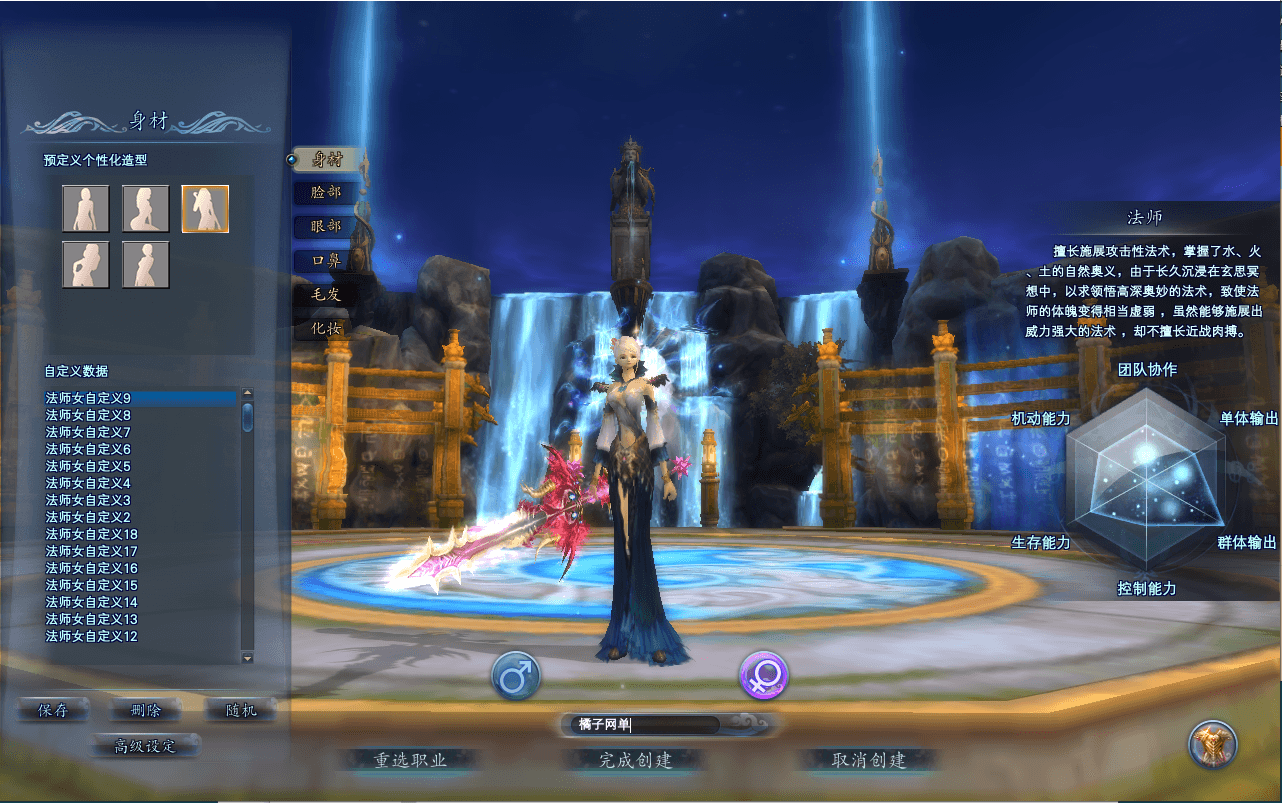Screen dimensions: 1282x803
Task: Click the 随机 (Random) button
Action: [x=240, y=708]
